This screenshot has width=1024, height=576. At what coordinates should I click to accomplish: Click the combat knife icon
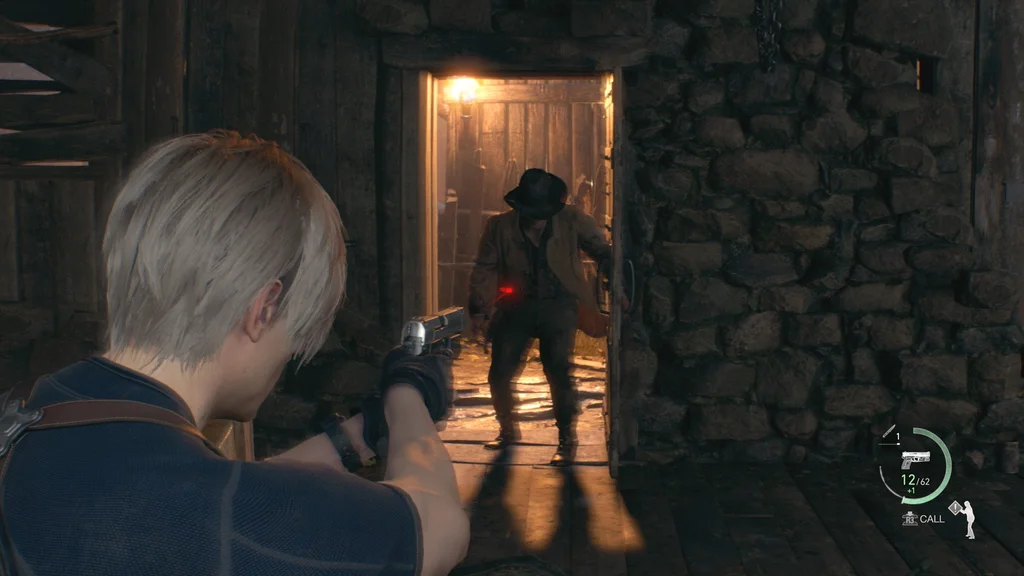point(888,432)
